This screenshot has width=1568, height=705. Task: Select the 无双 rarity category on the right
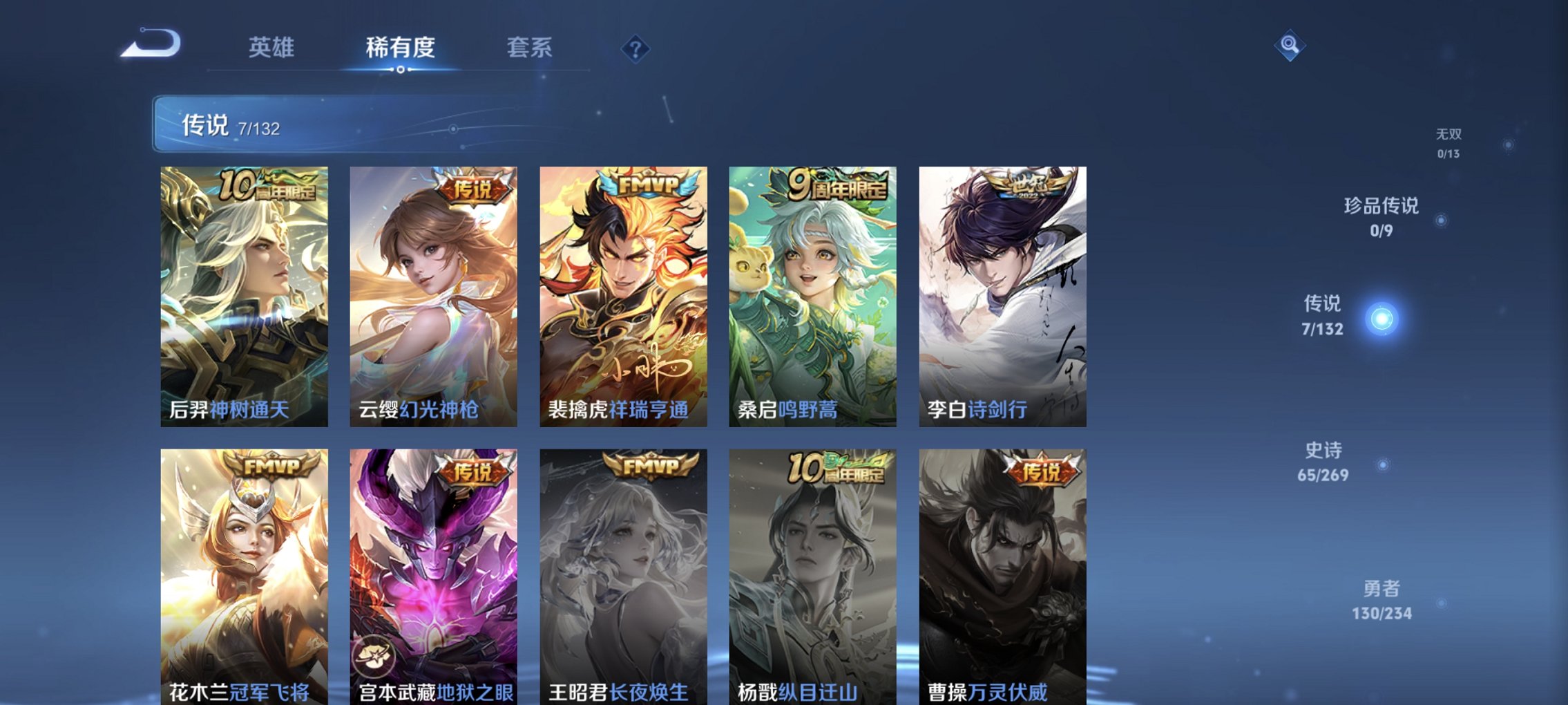coord(1449,136)
